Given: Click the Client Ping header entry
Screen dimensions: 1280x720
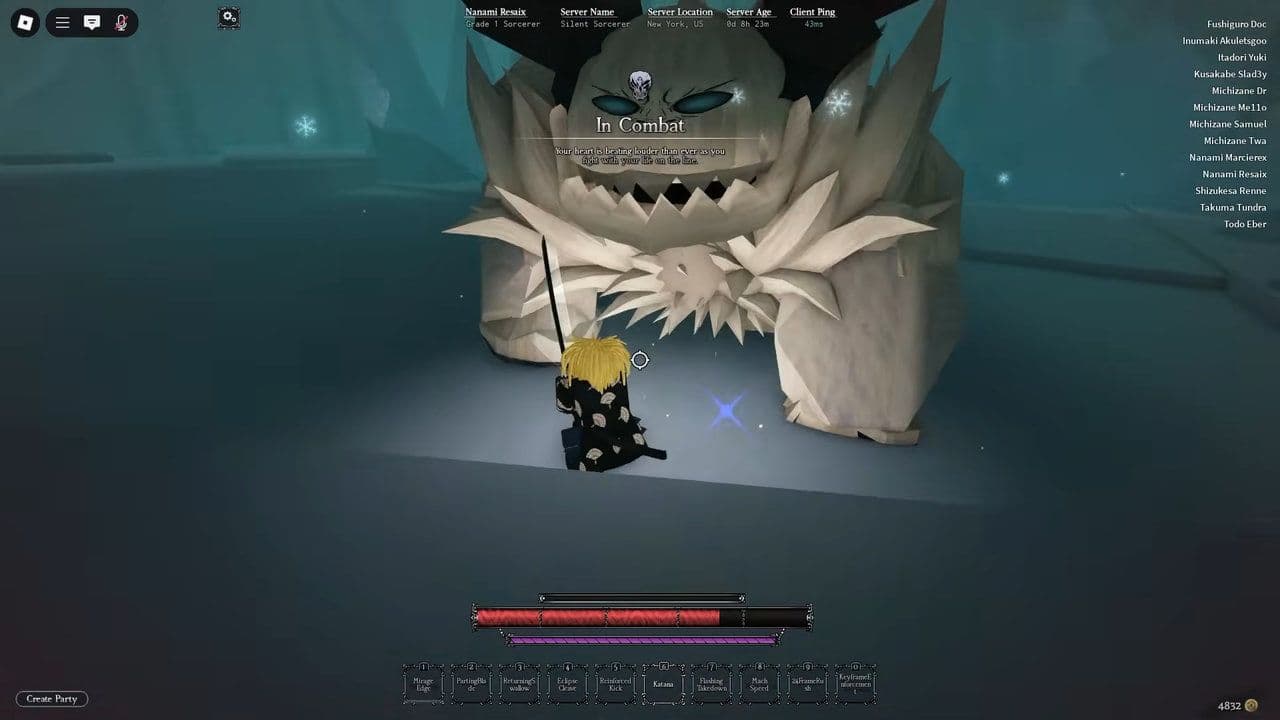Looking at the screenshot, I should 811,12.
